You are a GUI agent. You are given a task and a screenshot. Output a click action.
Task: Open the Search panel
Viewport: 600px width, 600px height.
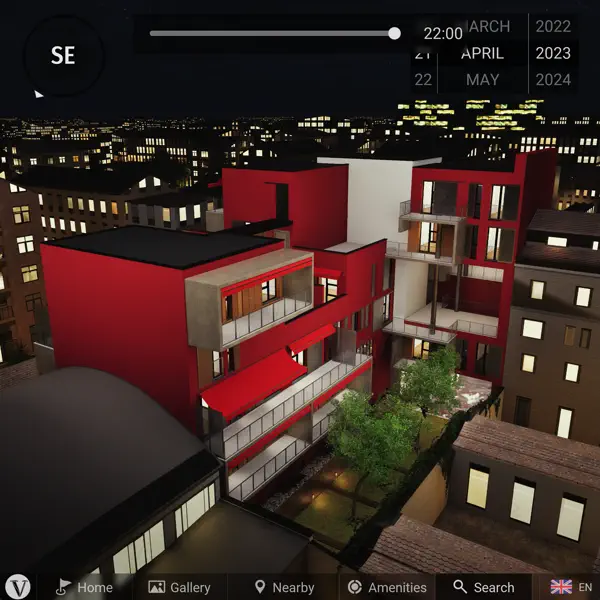(x=483, y=587)
